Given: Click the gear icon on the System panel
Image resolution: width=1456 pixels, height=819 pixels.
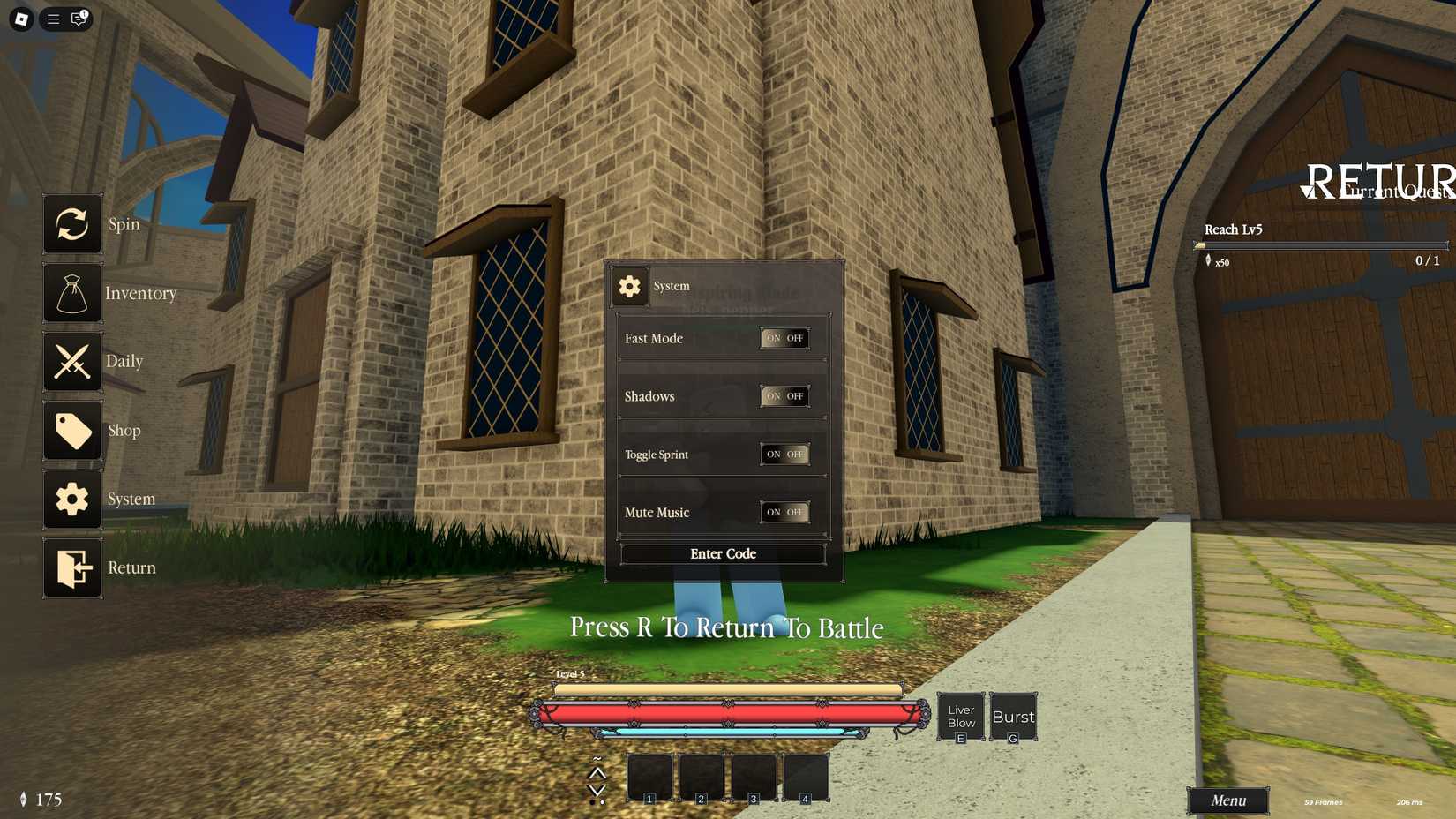Looking at the screenshot, I should pyautogui.click(x=630, y=286).
